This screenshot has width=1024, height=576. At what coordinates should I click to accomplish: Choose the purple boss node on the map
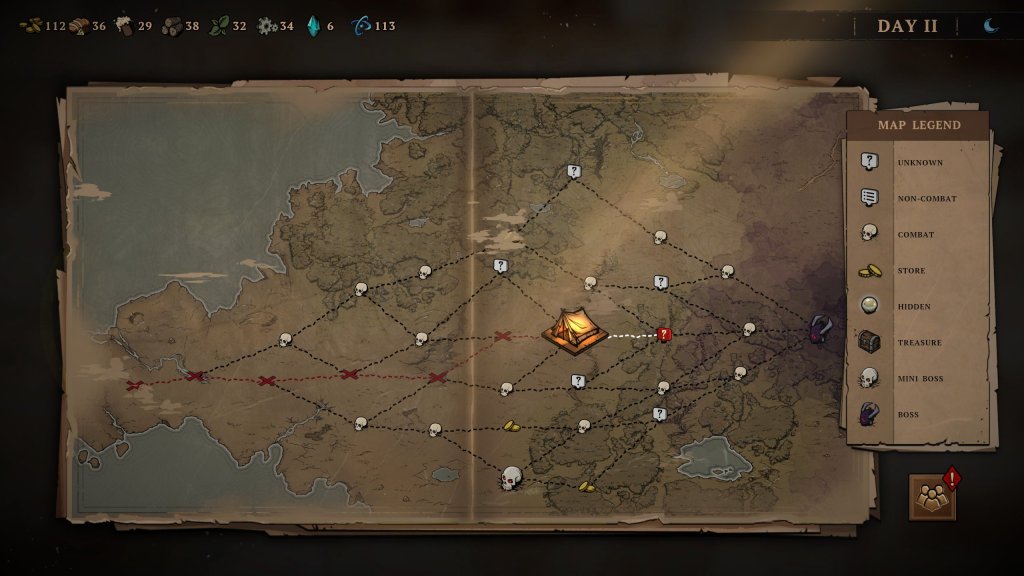[x=821, y=329]
